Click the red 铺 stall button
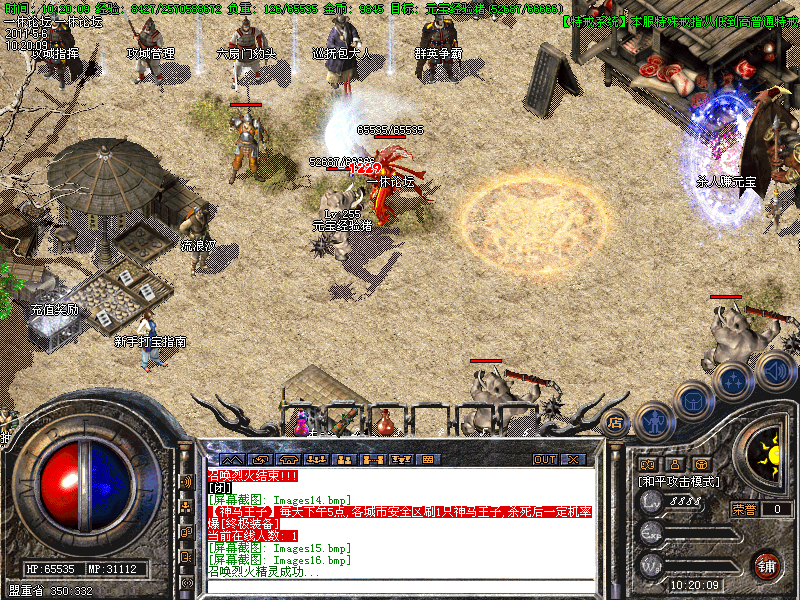 pyautogui.click(x=767, y=565)
